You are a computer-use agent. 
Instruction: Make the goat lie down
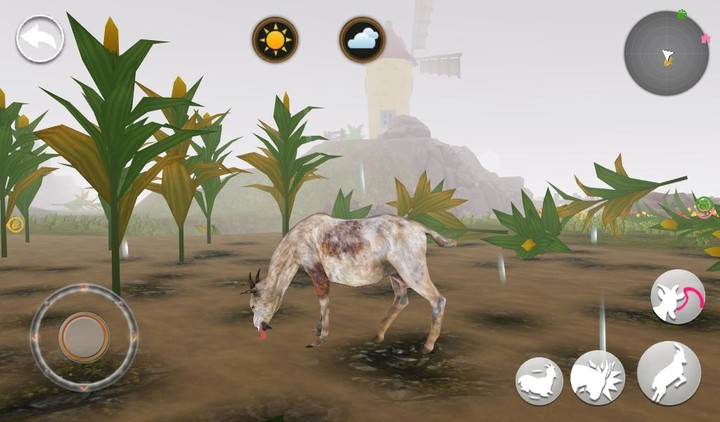pyautogui.click(x=539, y=381)
